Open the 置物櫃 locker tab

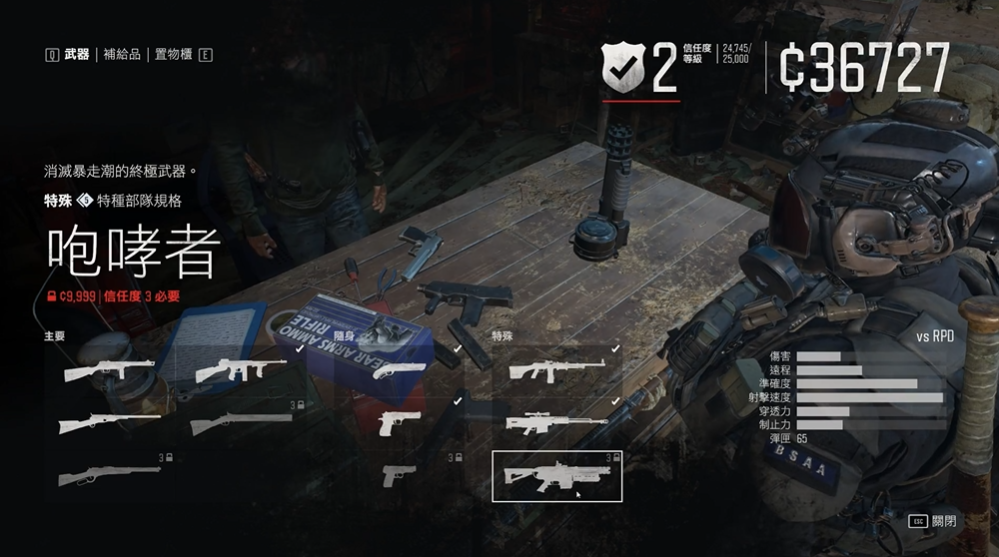[x=172, y=55]
